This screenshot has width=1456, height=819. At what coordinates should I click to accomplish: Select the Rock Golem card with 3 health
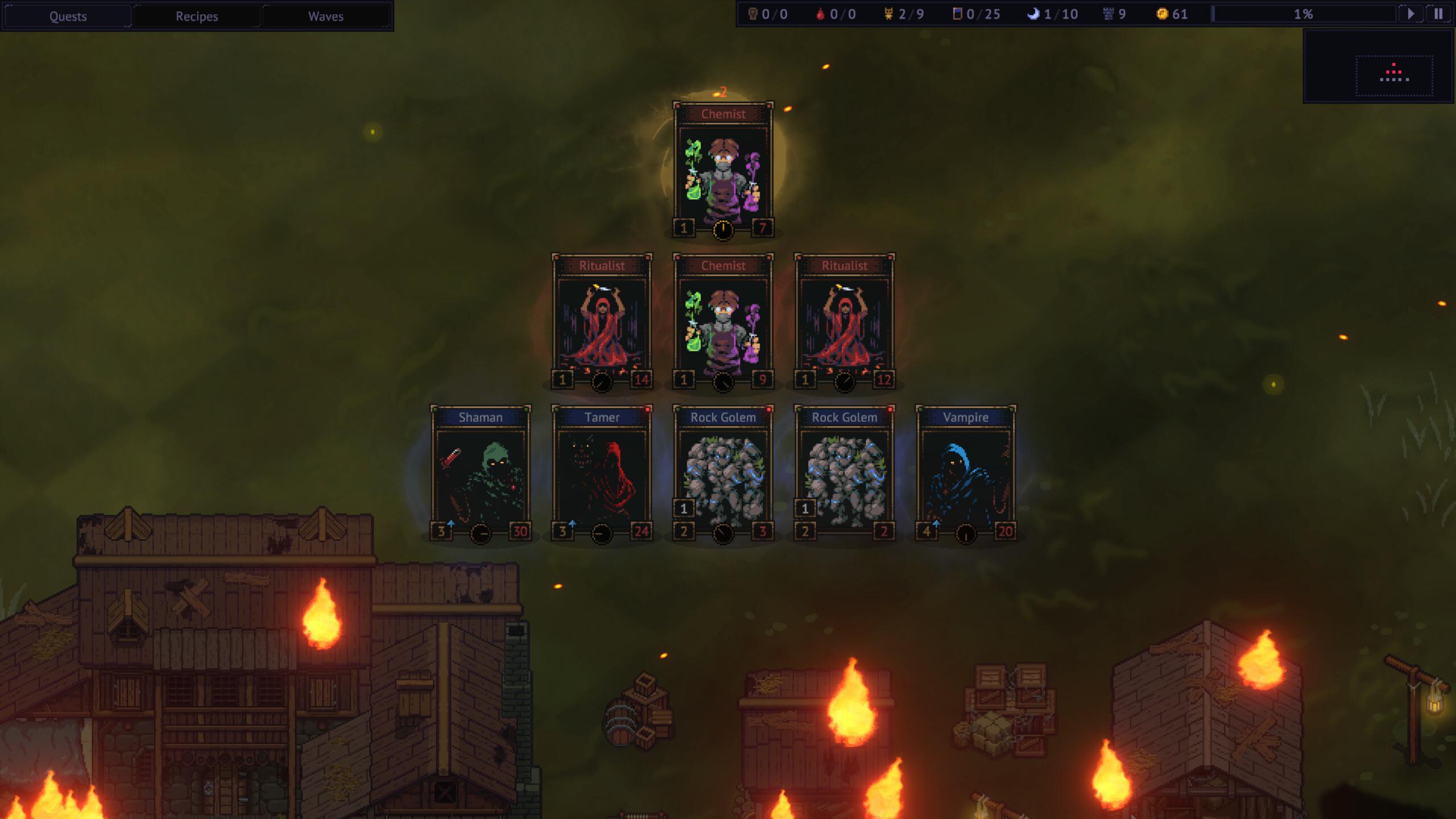click(x=723, y=474)
